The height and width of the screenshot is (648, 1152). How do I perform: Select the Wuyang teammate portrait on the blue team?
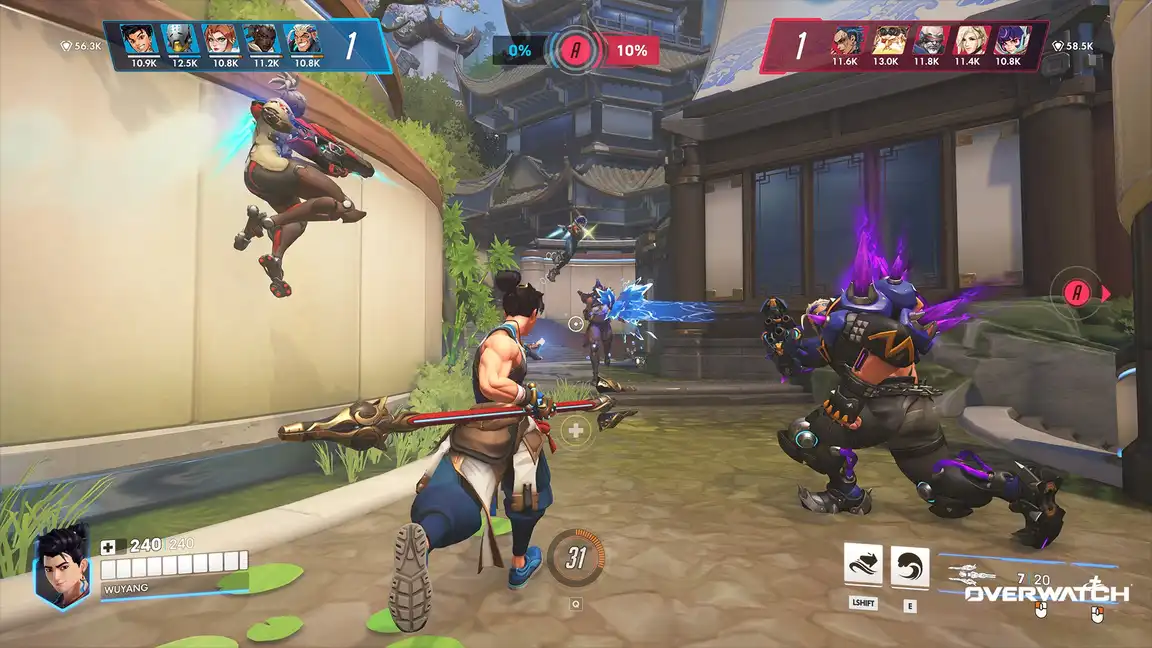click(137, 39)
